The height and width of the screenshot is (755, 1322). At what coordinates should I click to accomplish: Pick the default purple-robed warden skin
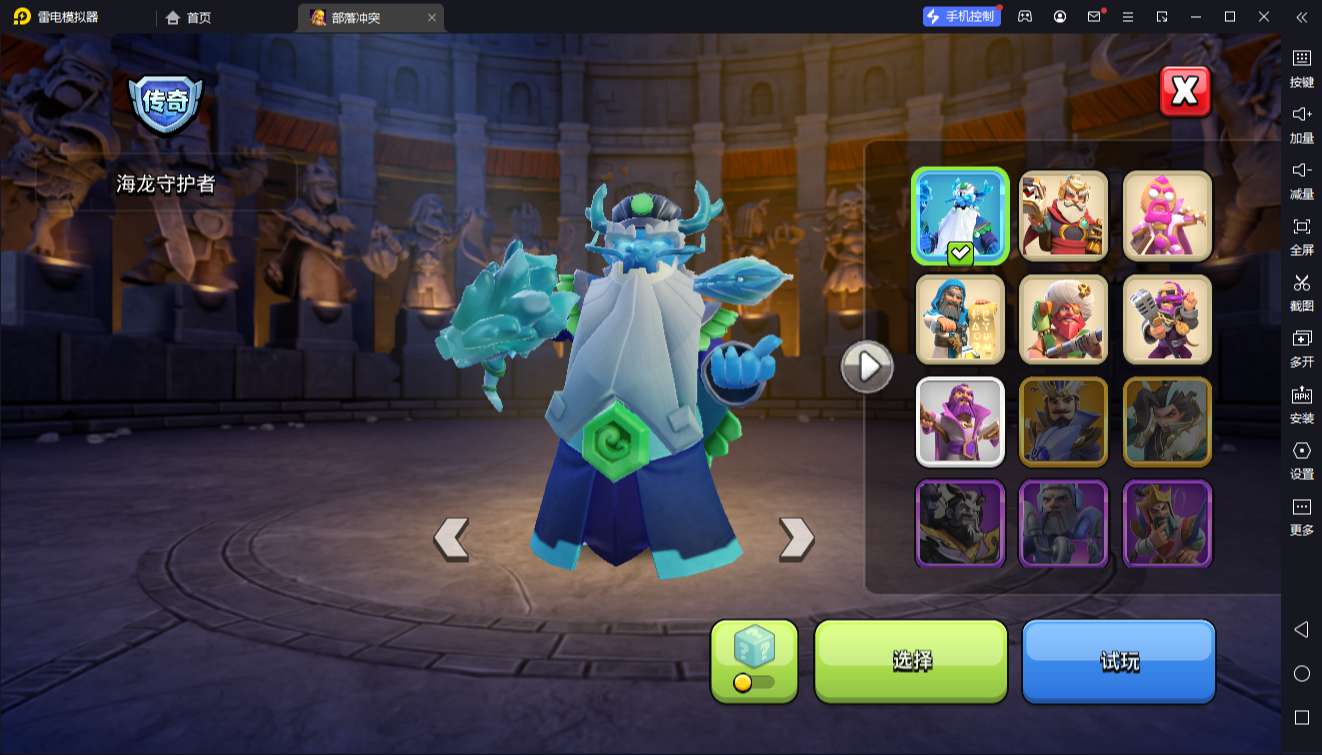(x=960, y=422)
